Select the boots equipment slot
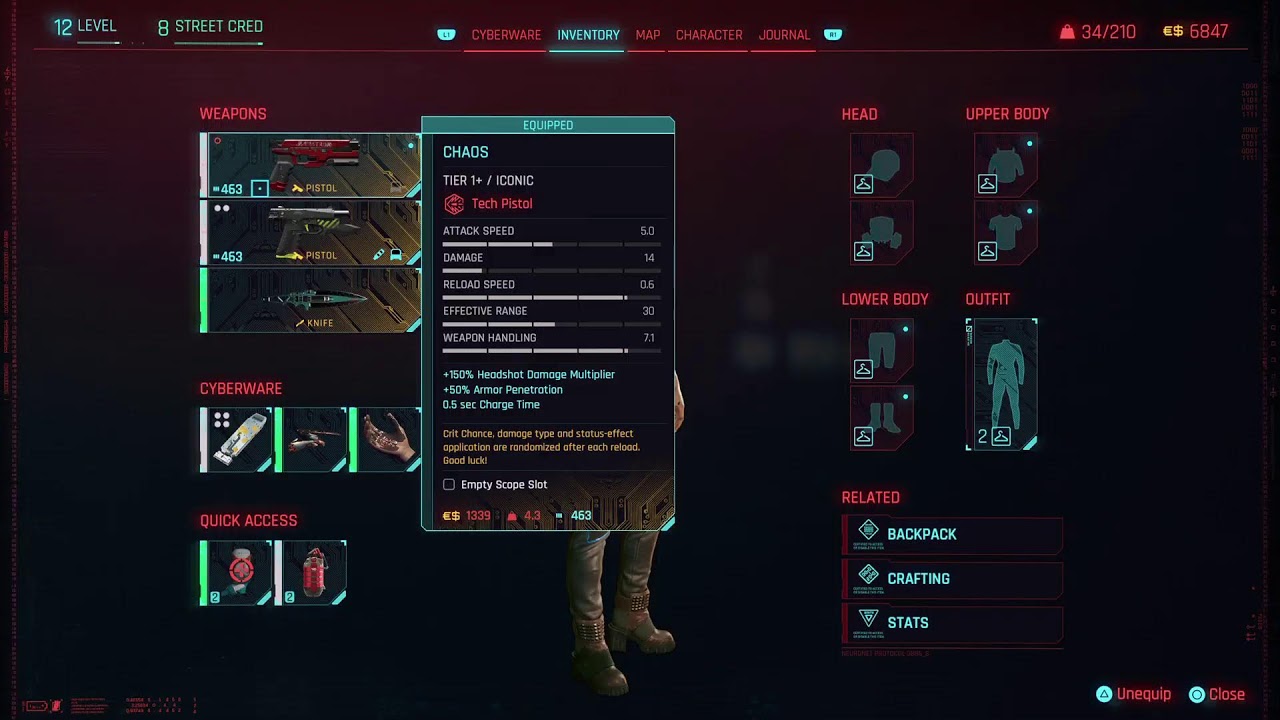1280x720 pixels. click(x=881, y=420)
